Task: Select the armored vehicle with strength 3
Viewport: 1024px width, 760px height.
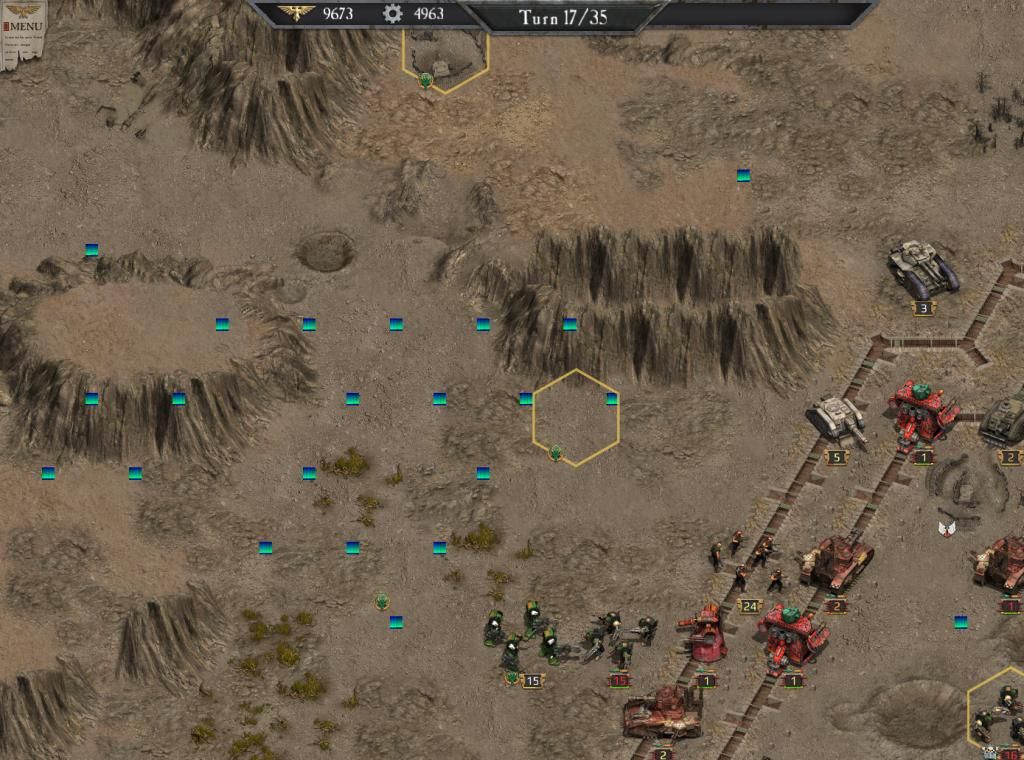Action: 923,268
